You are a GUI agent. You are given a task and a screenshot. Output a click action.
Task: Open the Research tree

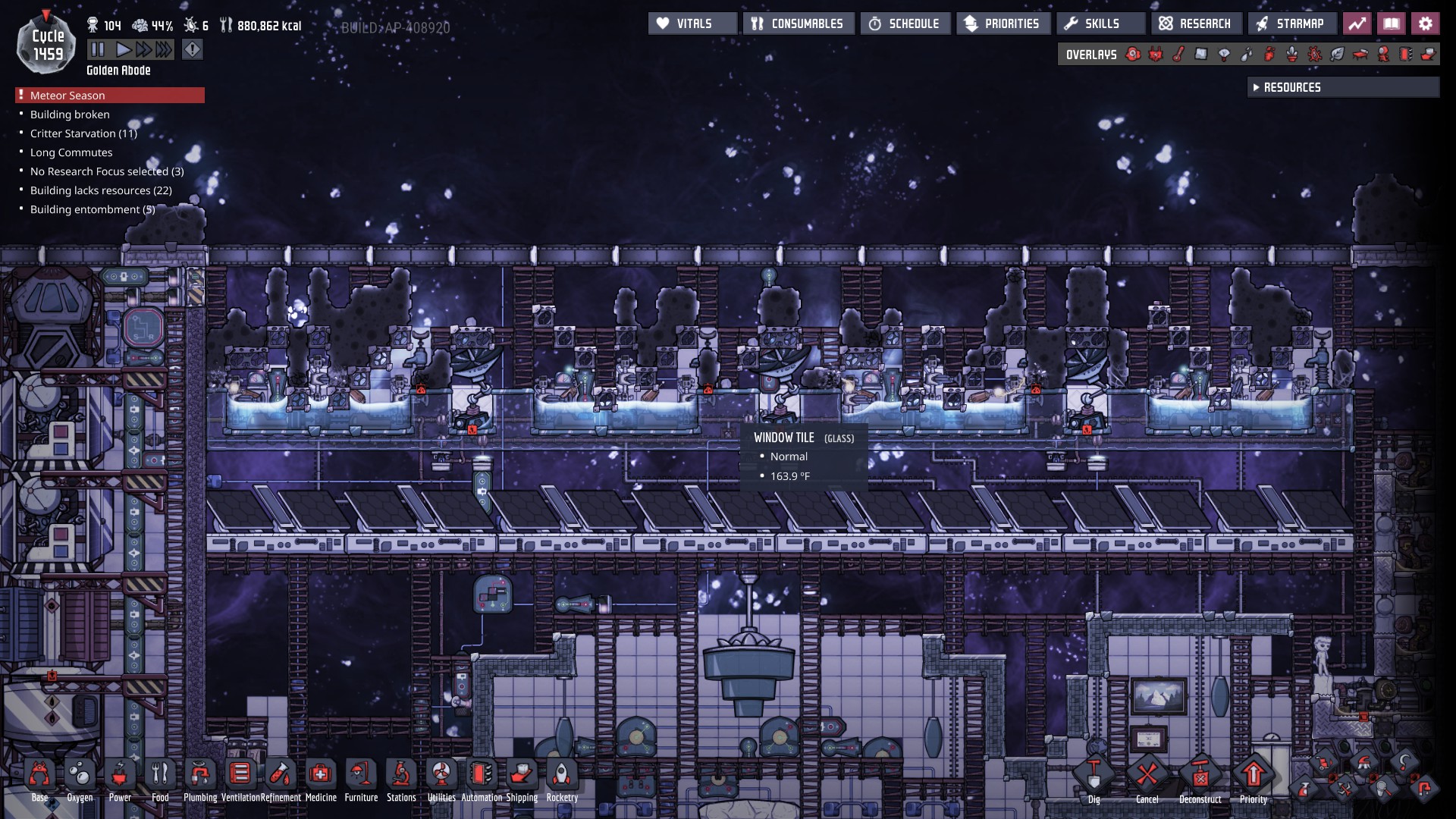(x=1196, y=24)
